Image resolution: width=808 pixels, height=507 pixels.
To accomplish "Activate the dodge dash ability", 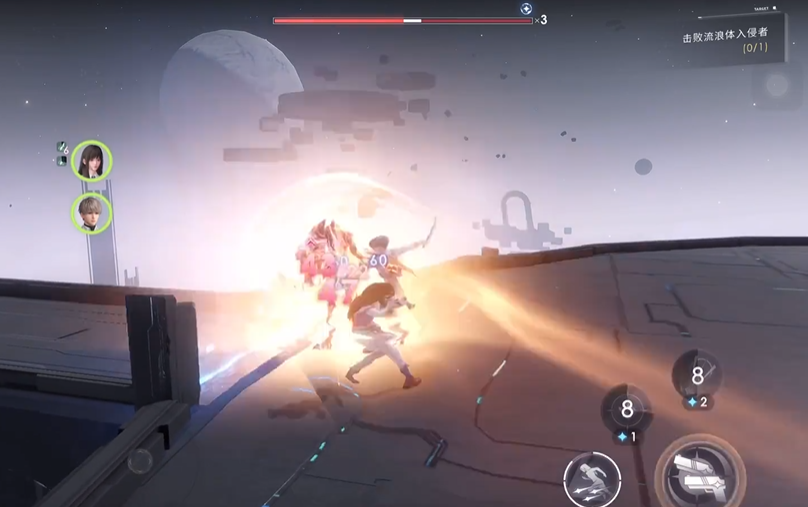I will (x=591, y=480).
